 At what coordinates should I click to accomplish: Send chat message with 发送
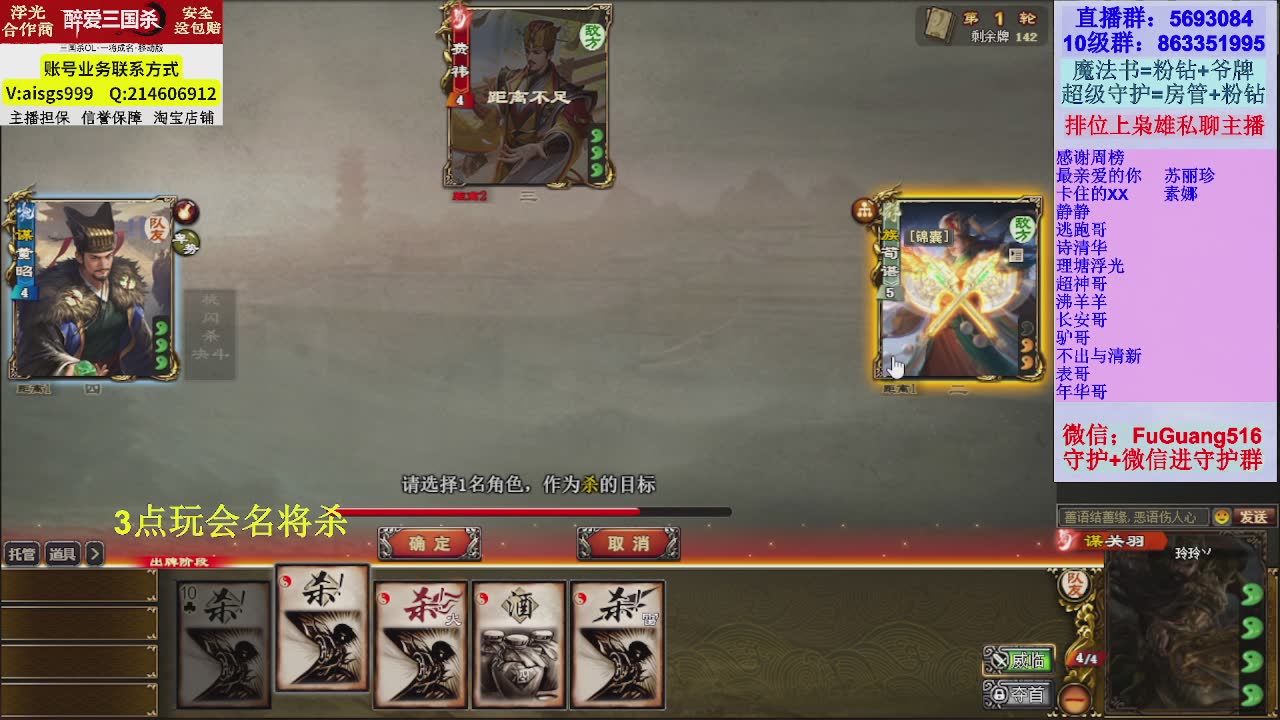click(x=1254, y=517)
